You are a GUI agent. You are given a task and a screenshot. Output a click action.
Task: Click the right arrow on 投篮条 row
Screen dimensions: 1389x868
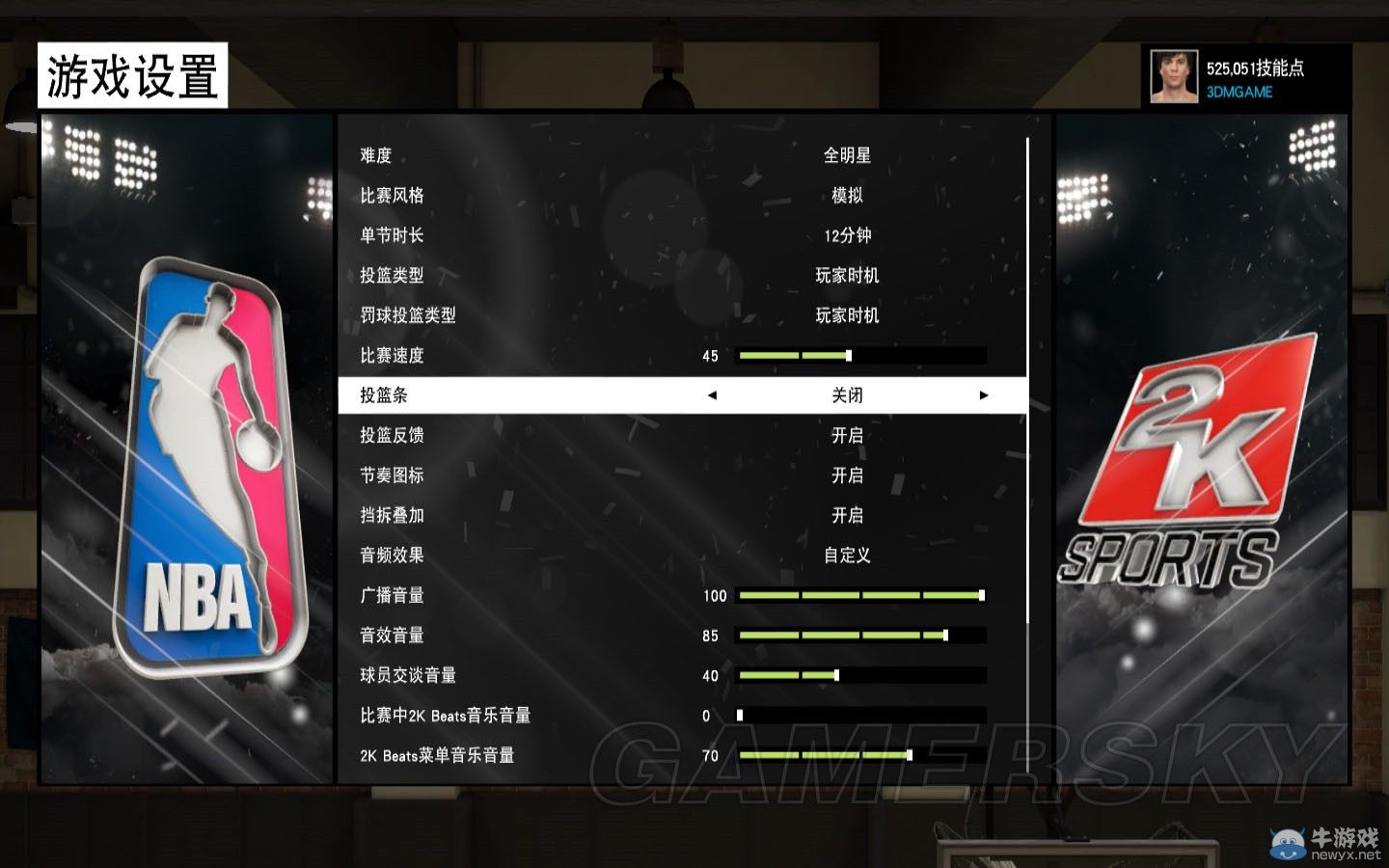coord(984,394)
